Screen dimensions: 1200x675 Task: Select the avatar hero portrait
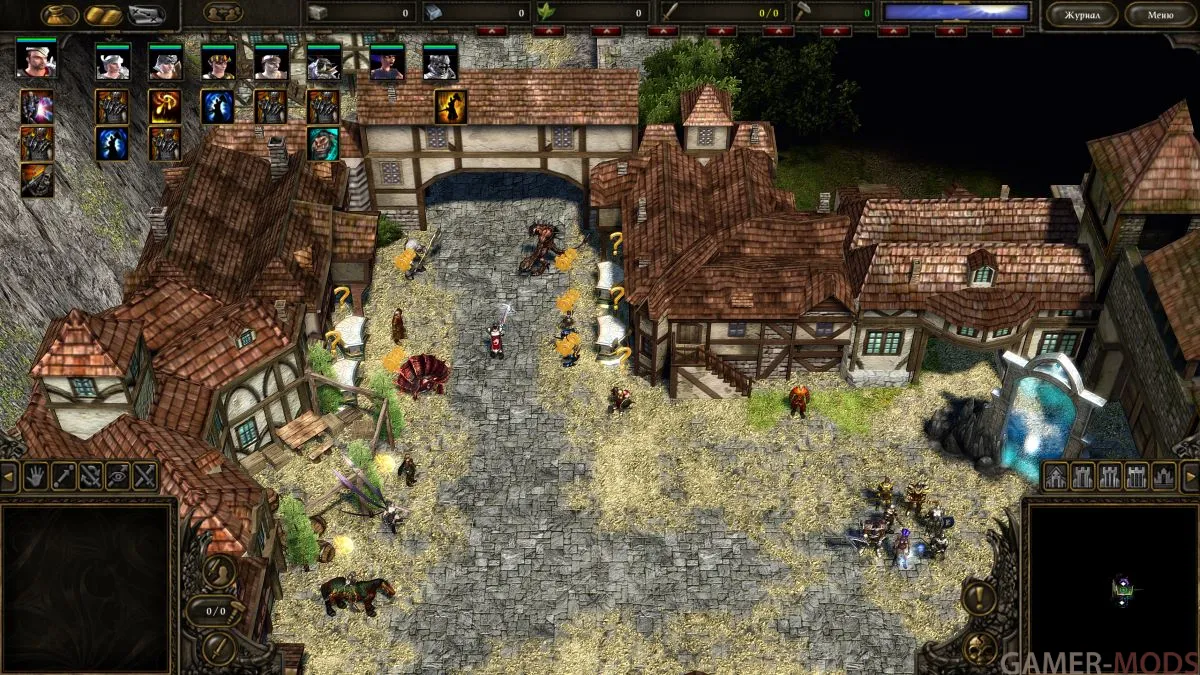[x=36, y=59]
